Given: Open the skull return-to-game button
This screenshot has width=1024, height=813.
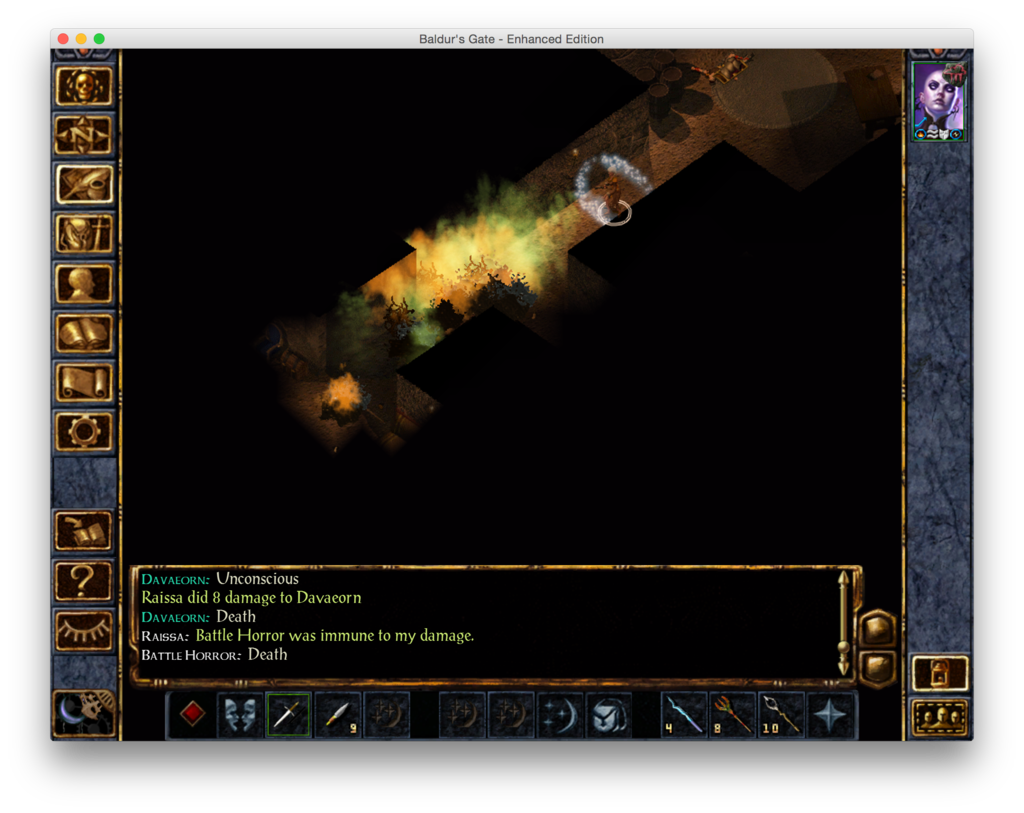Looking at the screenshot, I should tap(84, 86).
